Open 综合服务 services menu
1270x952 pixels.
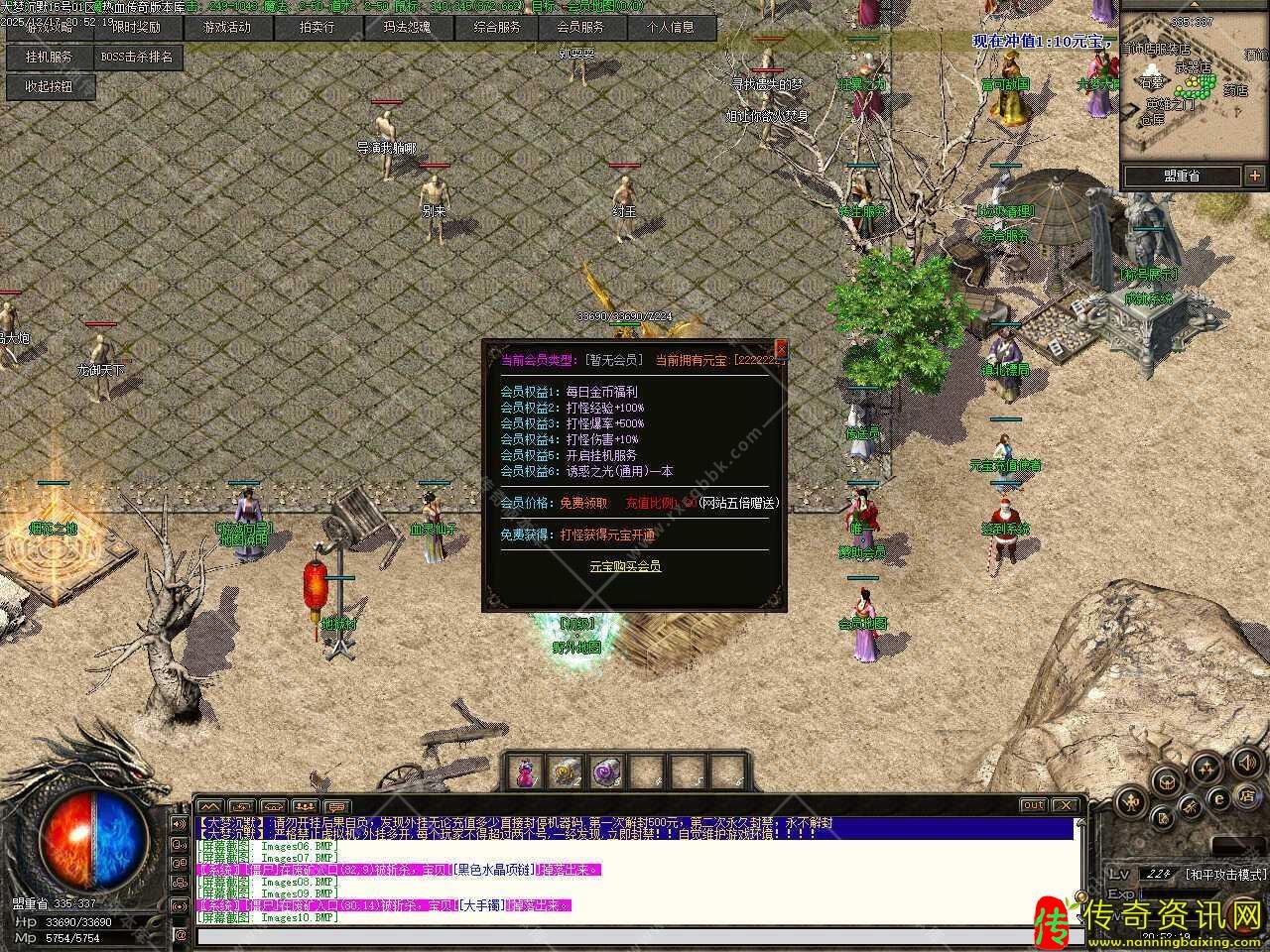click(497, 28)
